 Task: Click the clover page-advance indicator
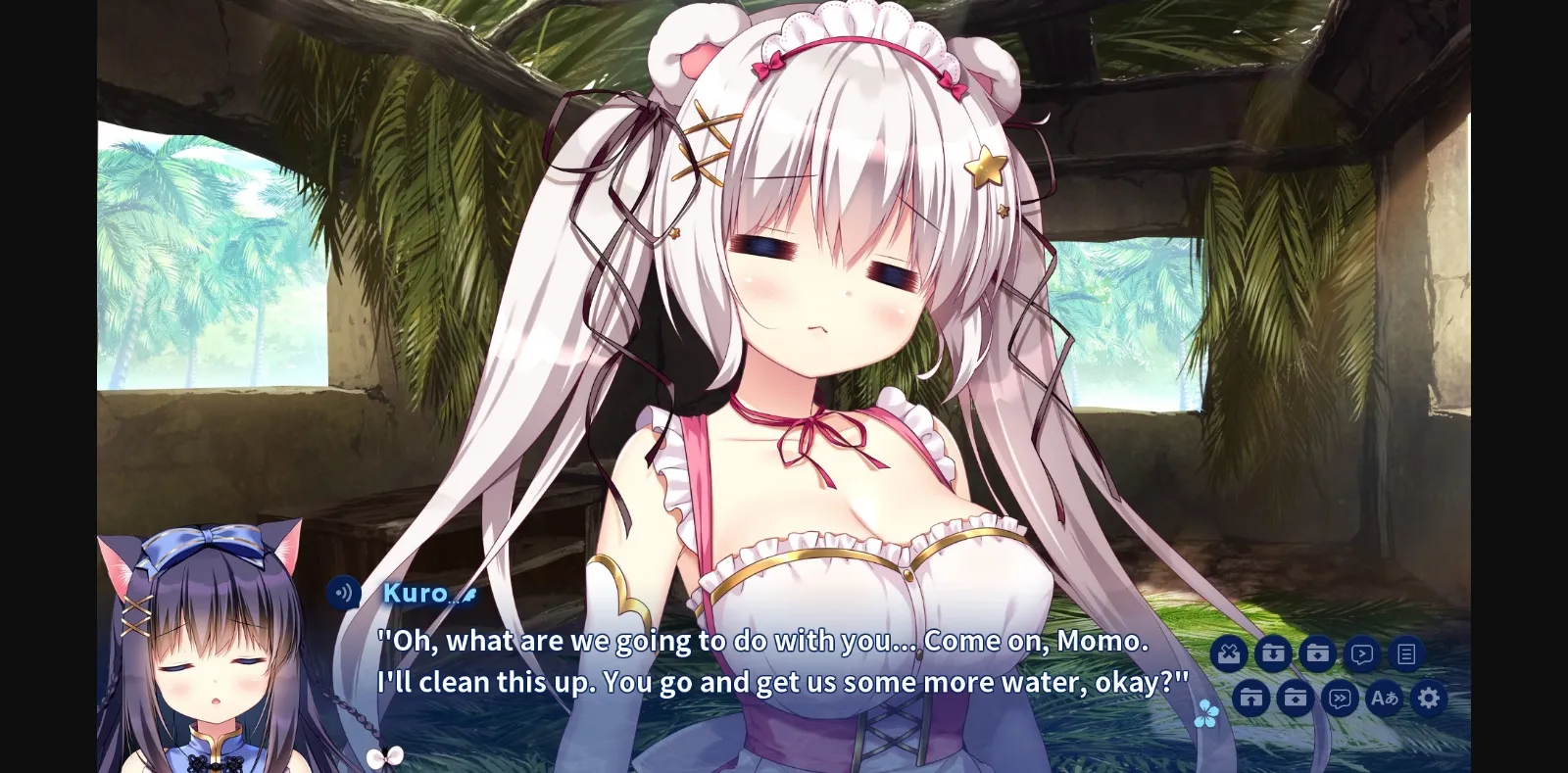point(1207,713)
